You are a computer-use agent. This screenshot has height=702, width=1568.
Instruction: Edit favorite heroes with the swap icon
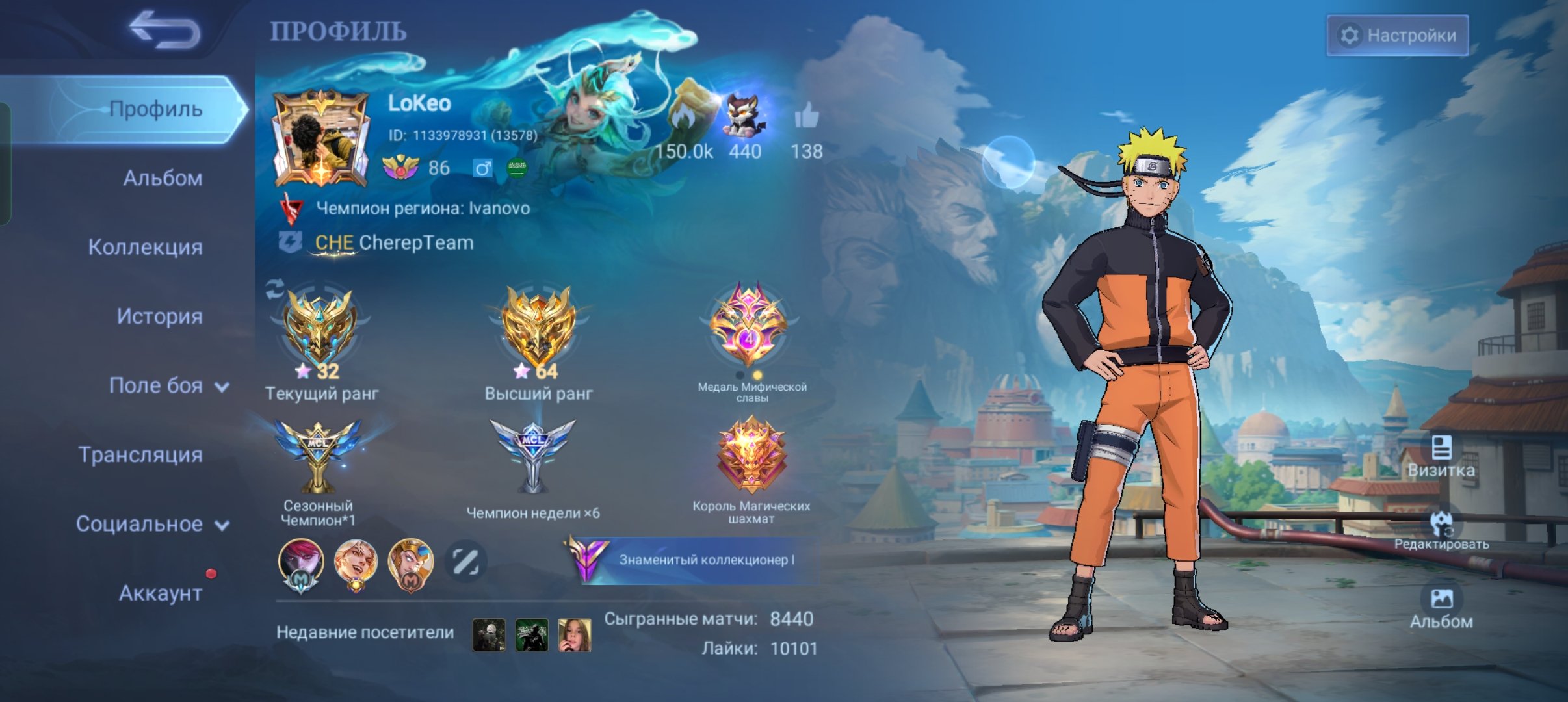[465, 561]
